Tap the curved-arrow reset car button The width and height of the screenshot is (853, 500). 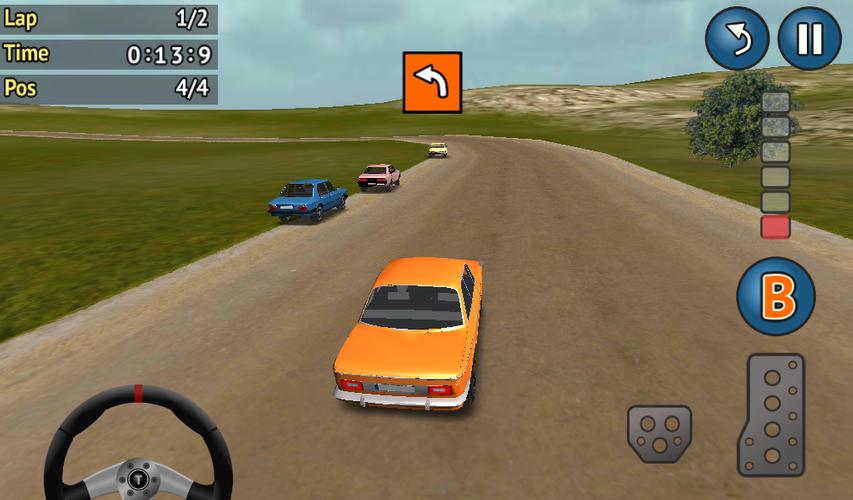tap(736, 39)
